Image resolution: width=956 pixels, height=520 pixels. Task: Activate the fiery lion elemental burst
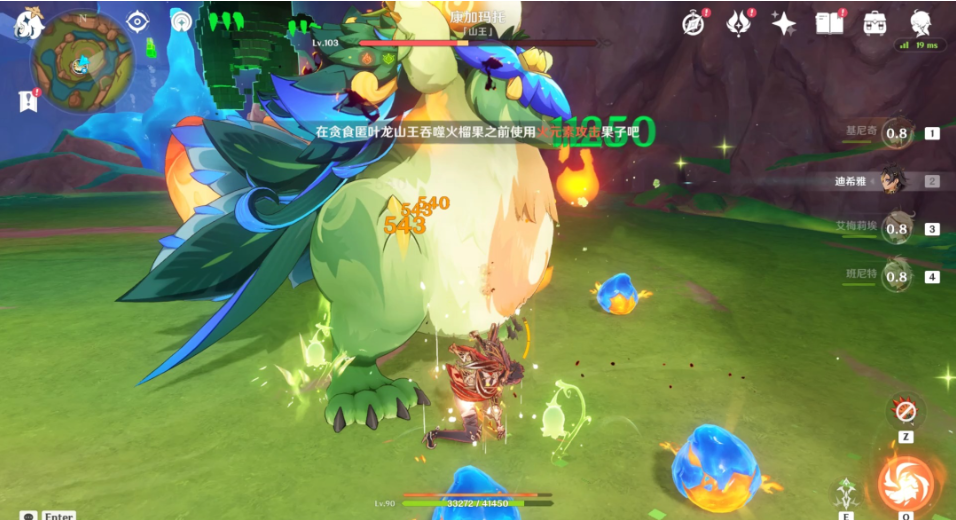[905, 482]
